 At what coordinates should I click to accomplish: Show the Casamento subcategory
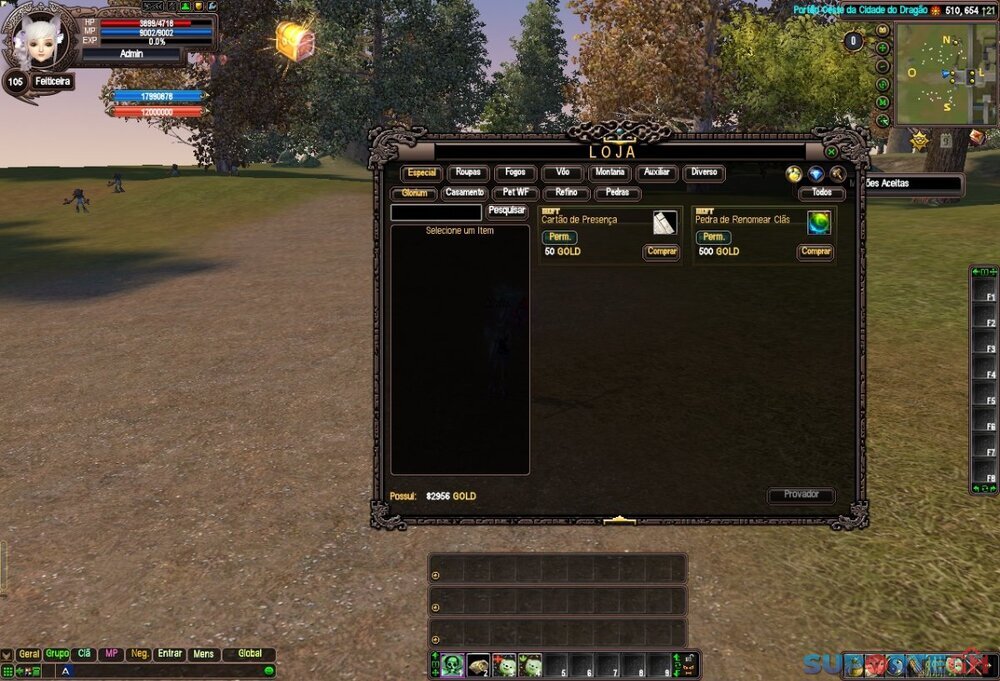coord(464,193)
